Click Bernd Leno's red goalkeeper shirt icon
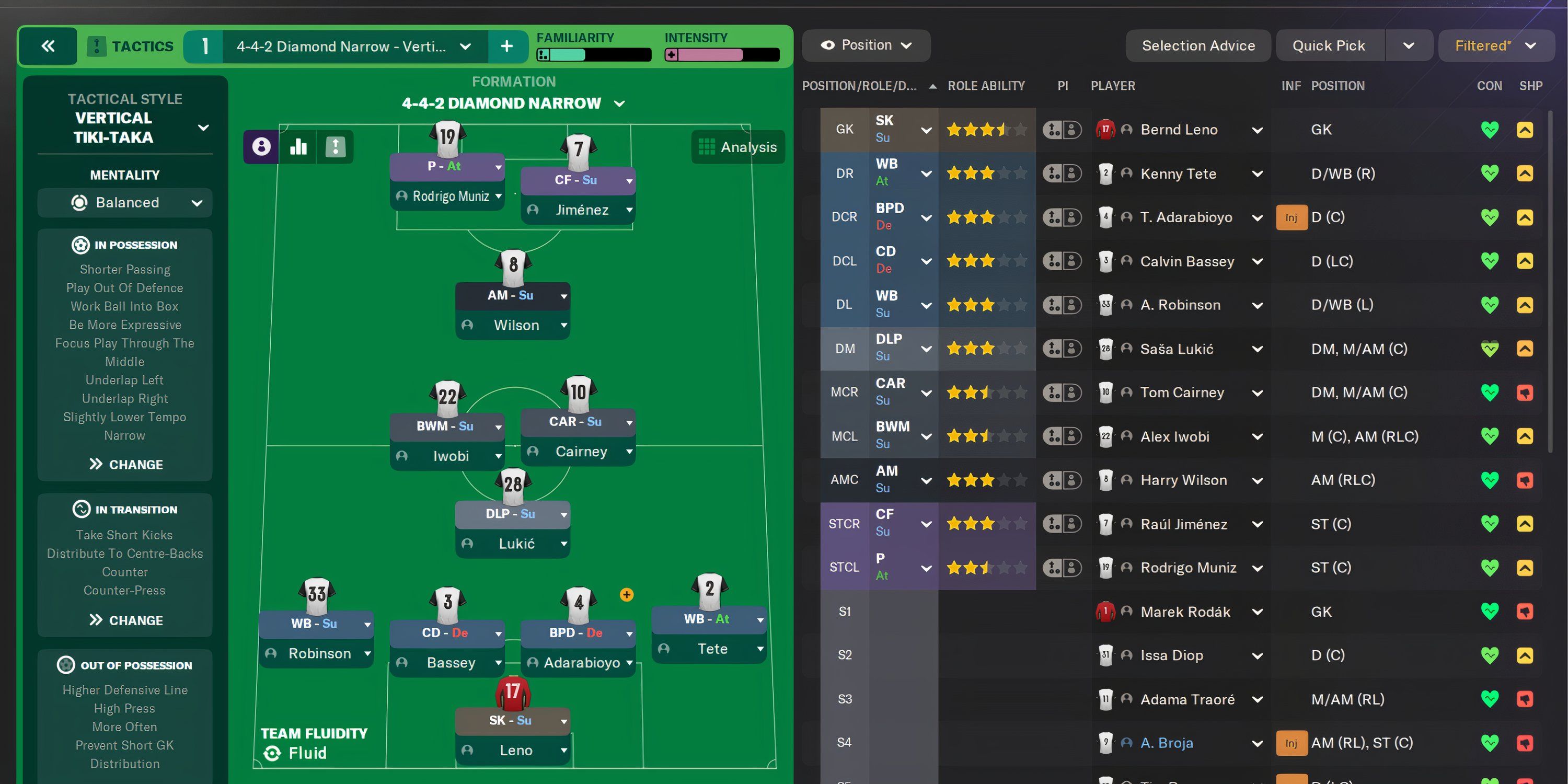Viewport: 1568px width, 784px height. [x=1105, y=129]
